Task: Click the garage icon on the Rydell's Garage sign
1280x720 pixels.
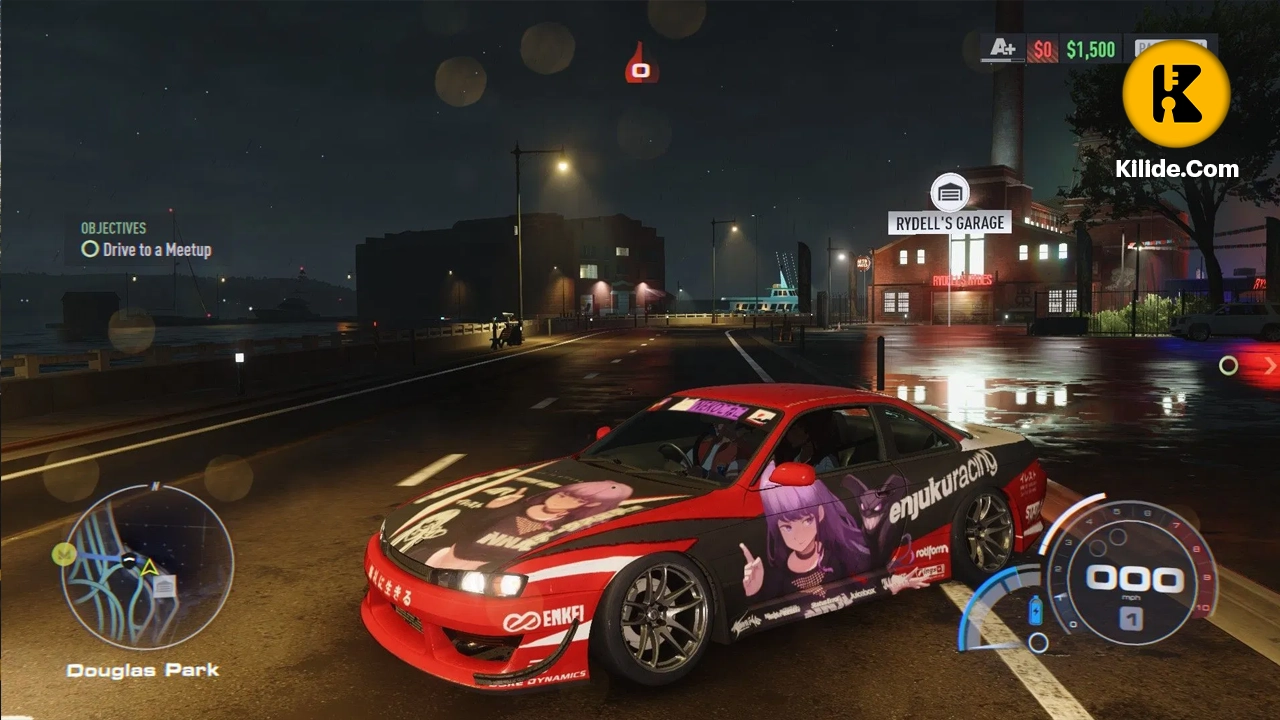Action: [x=949, y=192]
